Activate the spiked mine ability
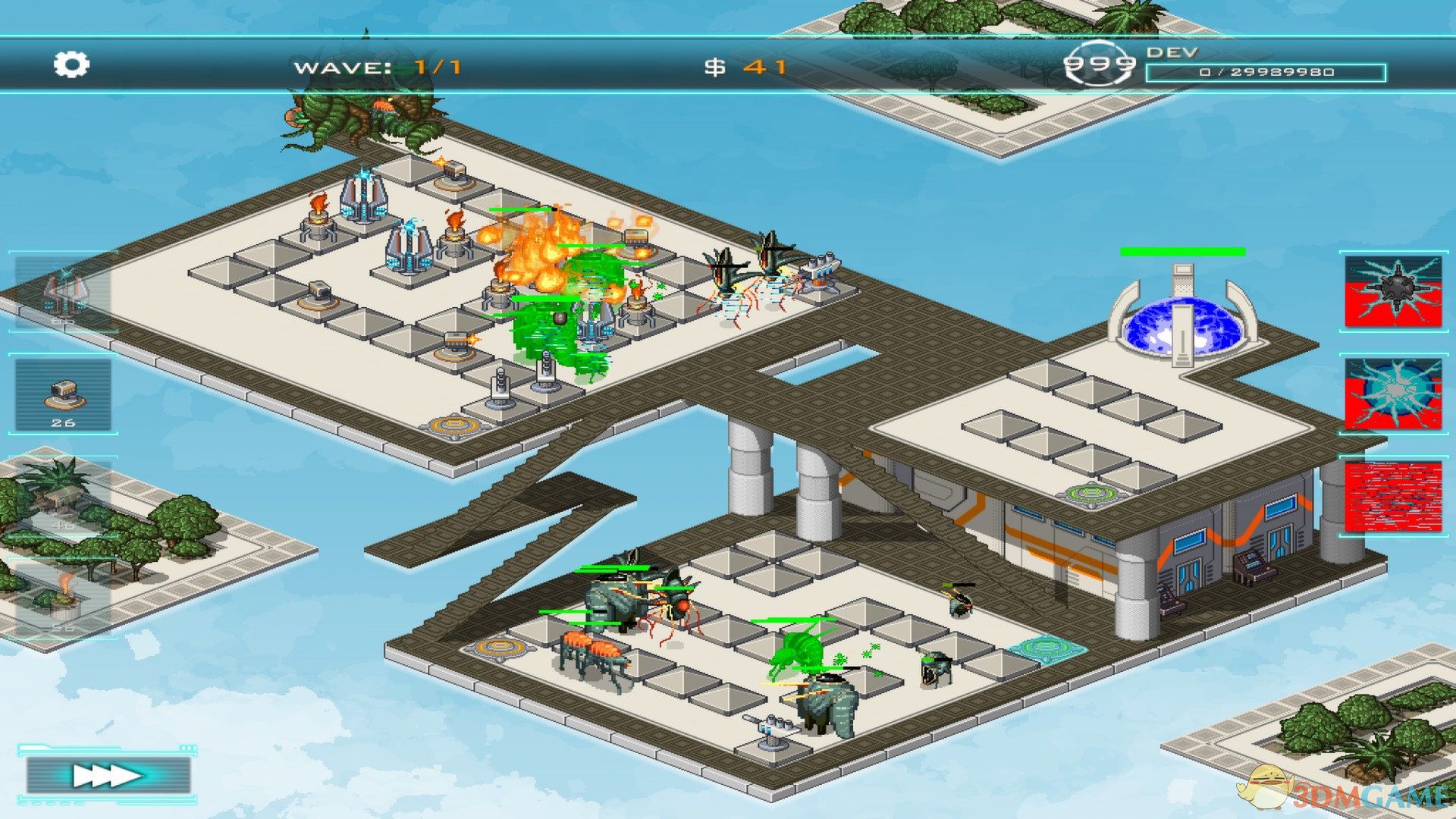 pos(1393,292)
